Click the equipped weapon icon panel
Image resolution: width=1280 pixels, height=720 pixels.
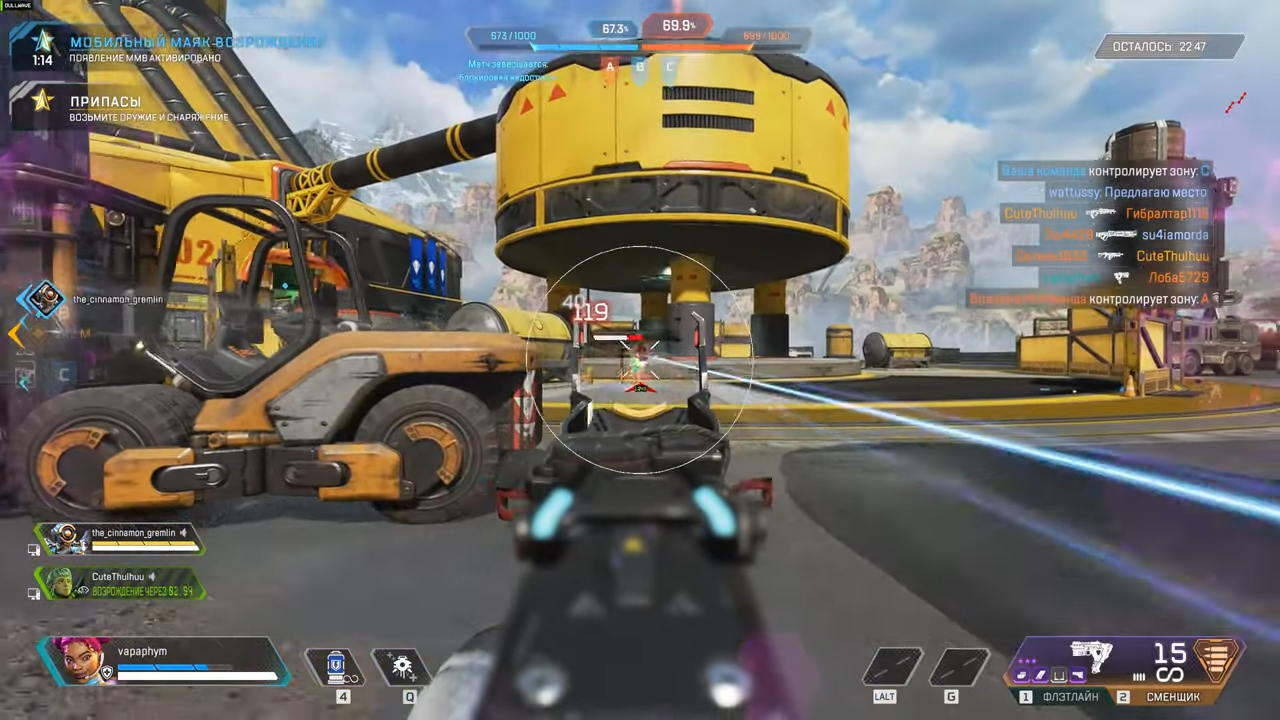[x=1090, y=658]
